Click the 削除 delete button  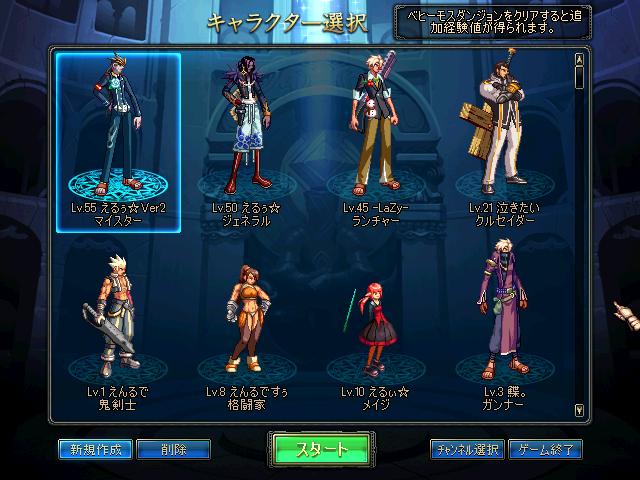point(174,449)
